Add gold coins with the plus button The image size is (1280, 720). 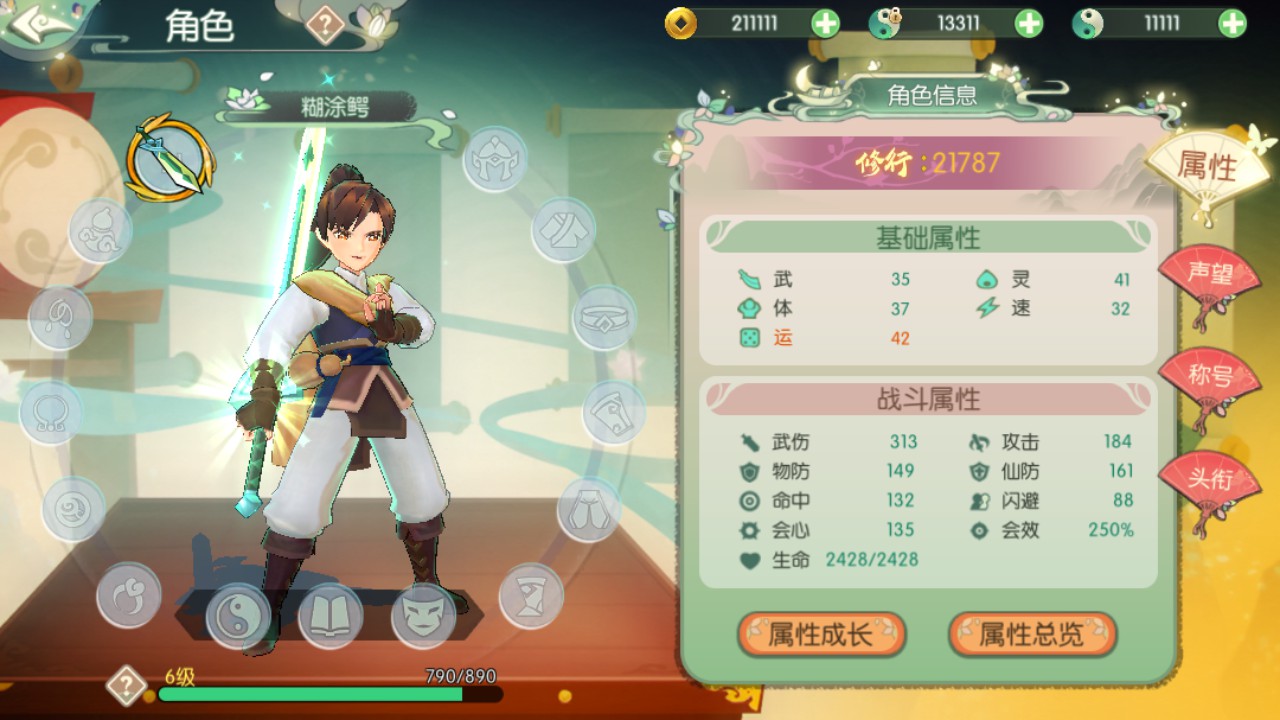pyautogui.click(x=825, y=23)
